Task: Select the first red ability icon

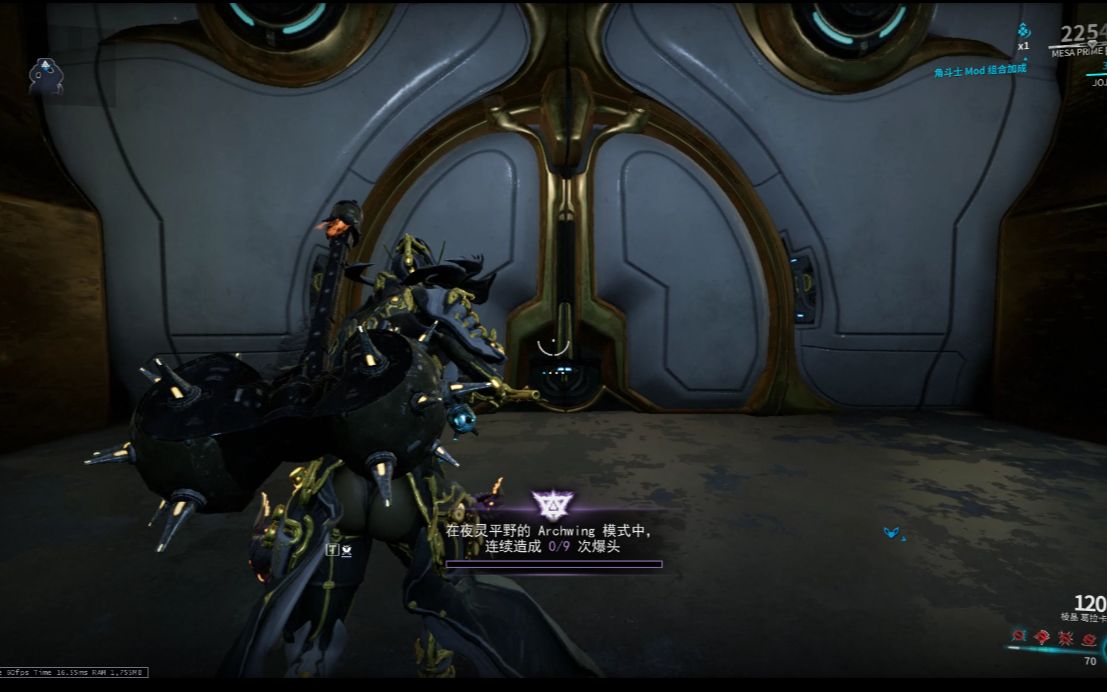Action: 1019,635
